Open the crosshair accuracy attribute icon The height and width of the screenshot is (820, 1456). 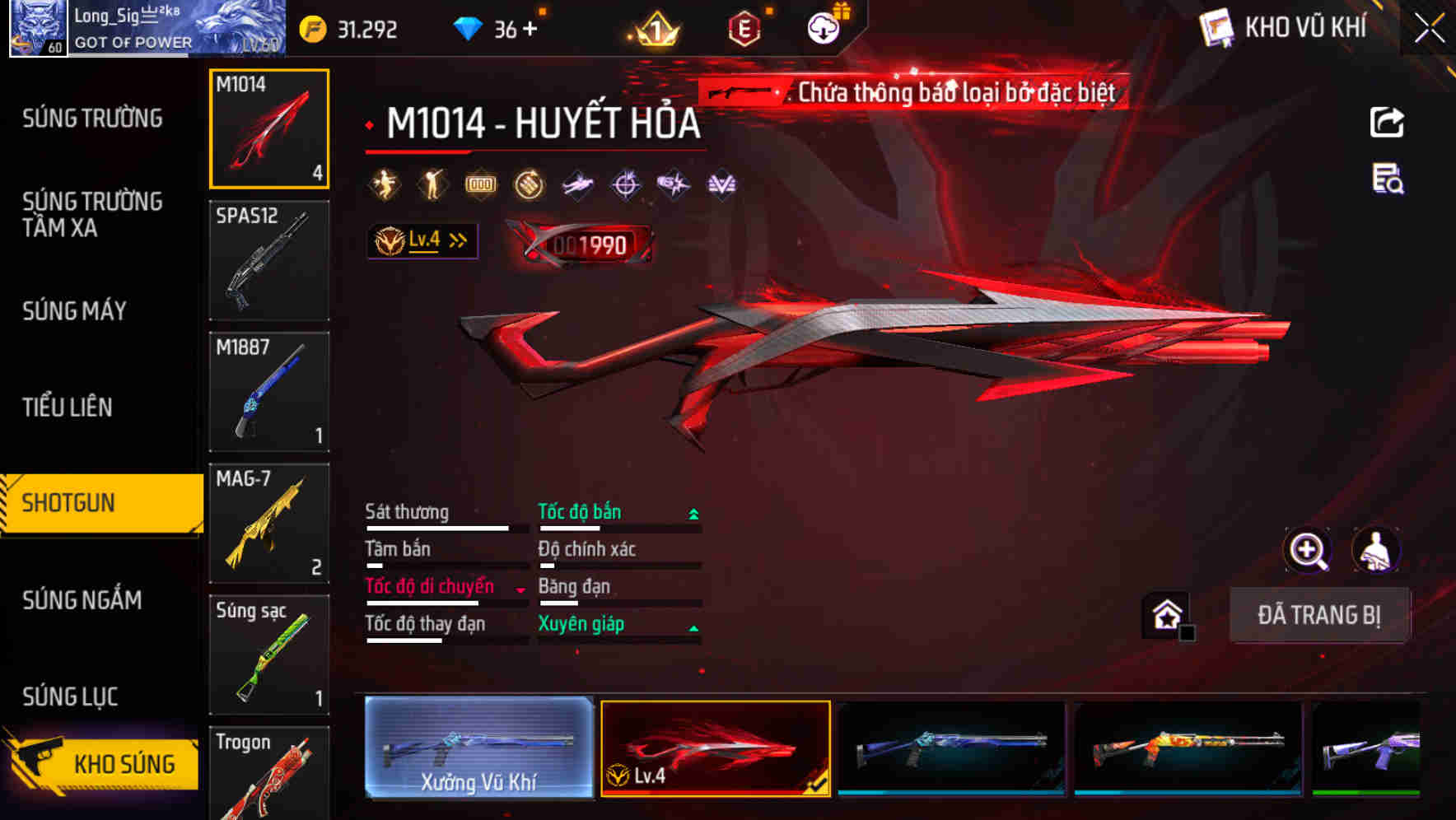pyautogui.click(x=624, y=184)
